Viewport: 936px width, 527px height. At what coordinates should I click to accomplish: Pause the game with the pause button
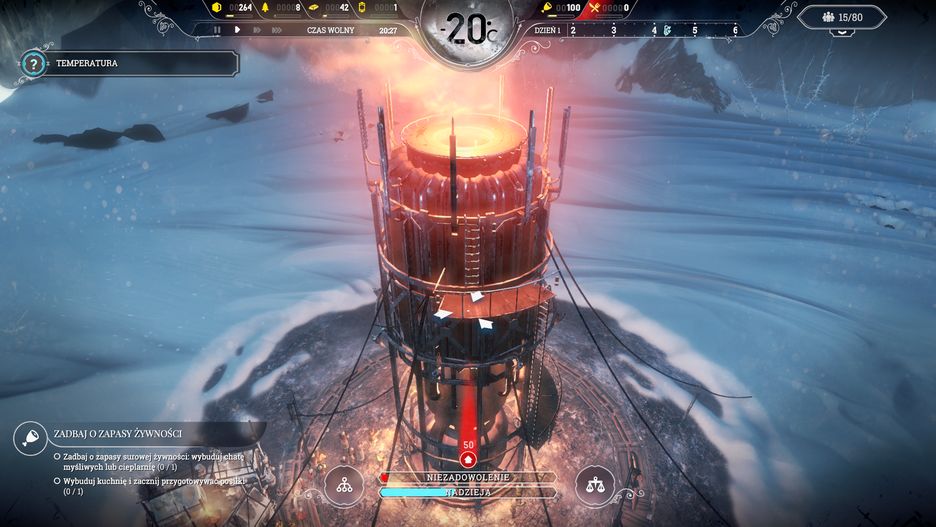tap(218, 30)
